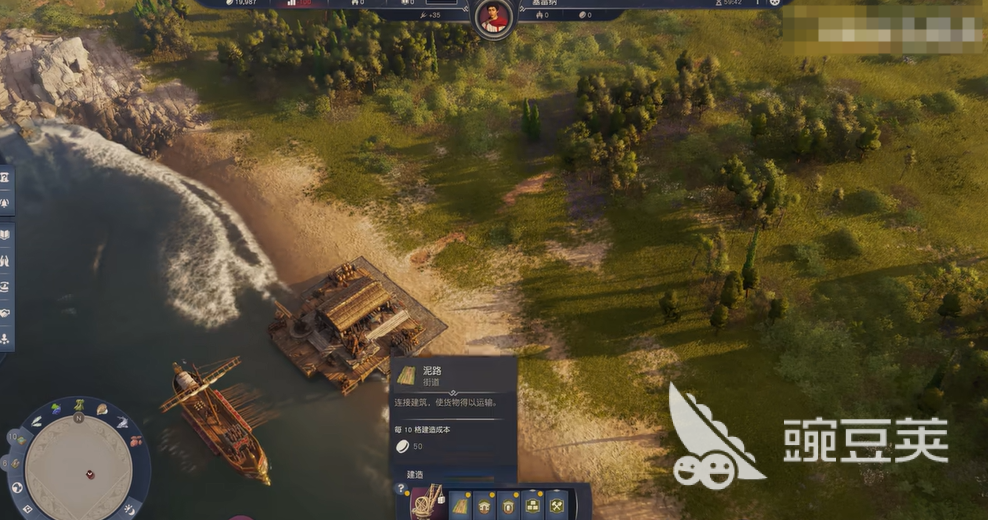Click the north compass marker on minimap
Screen dimensions: 988x520
[x=78, y=419]
